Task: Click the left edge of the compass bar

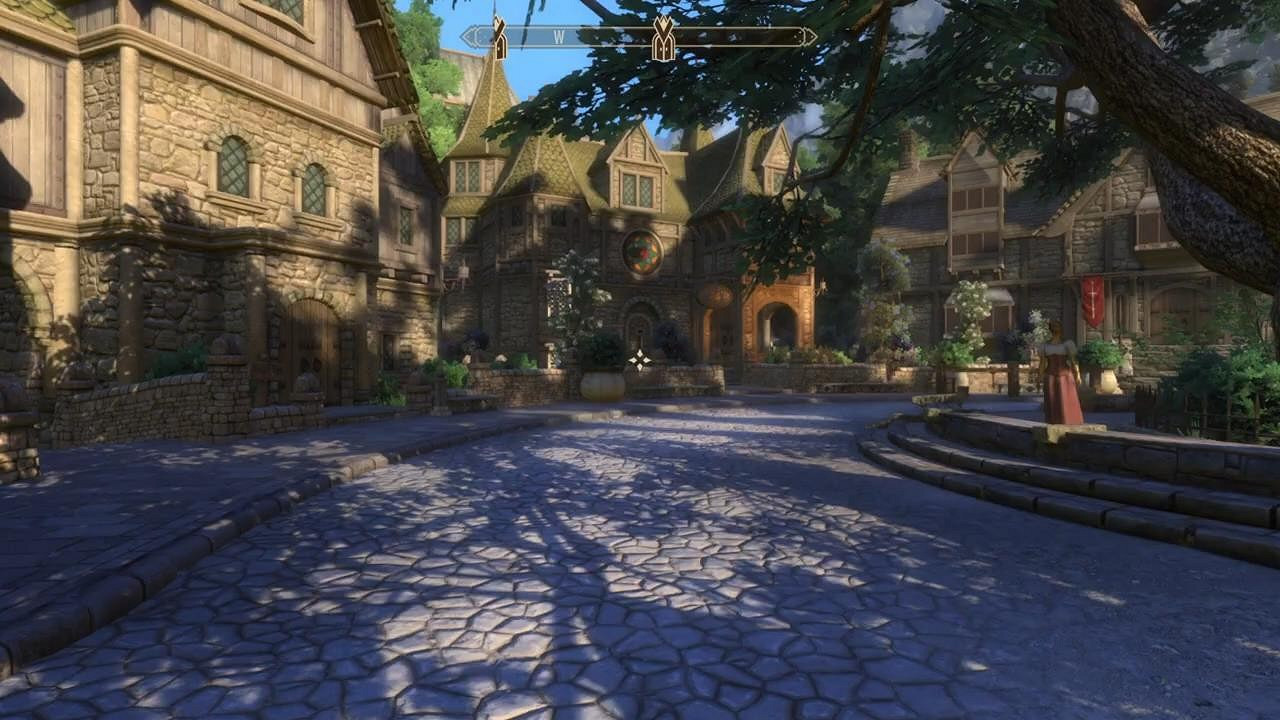Action: click(466, 35)
